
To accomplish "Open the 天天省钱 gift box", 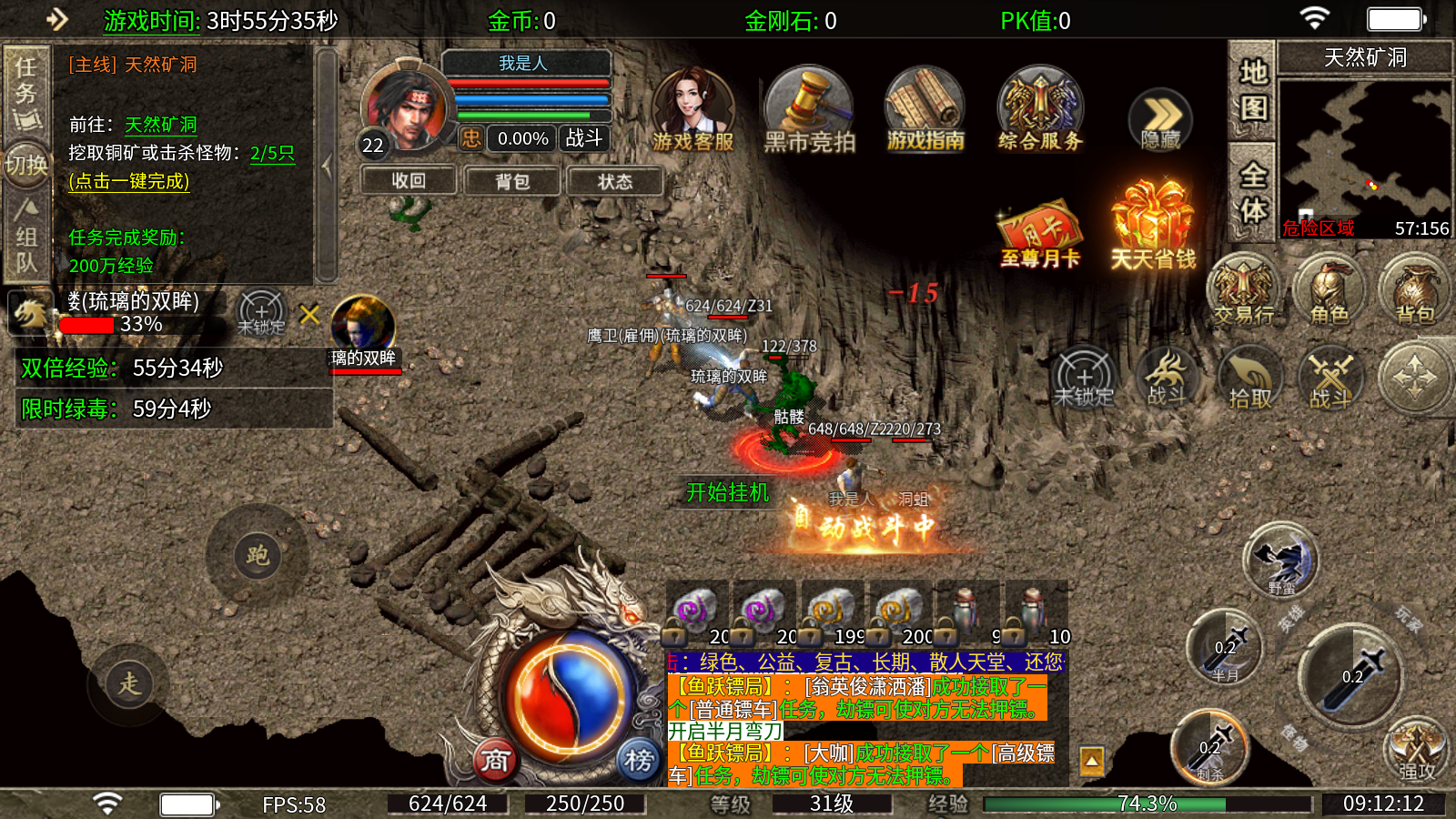I will (1153, 226).
